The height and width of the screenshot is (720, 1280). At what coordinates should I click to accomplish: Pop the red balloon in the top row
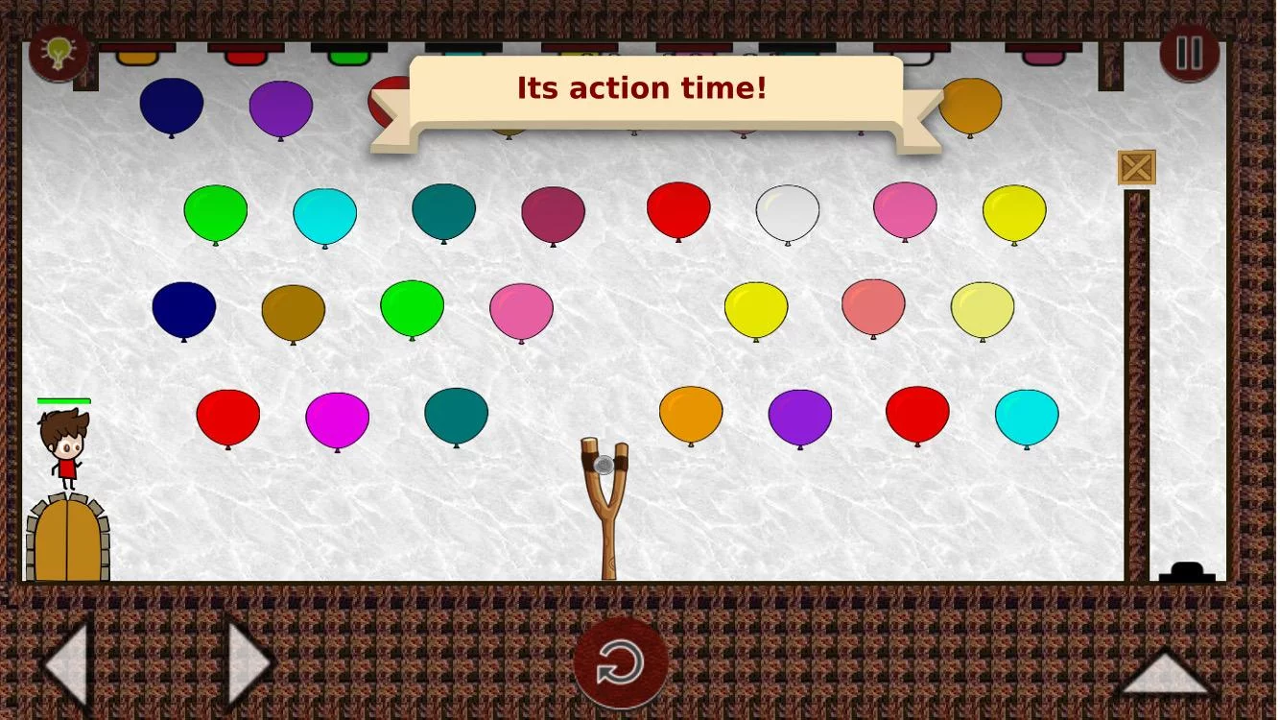tap(678, 210)
